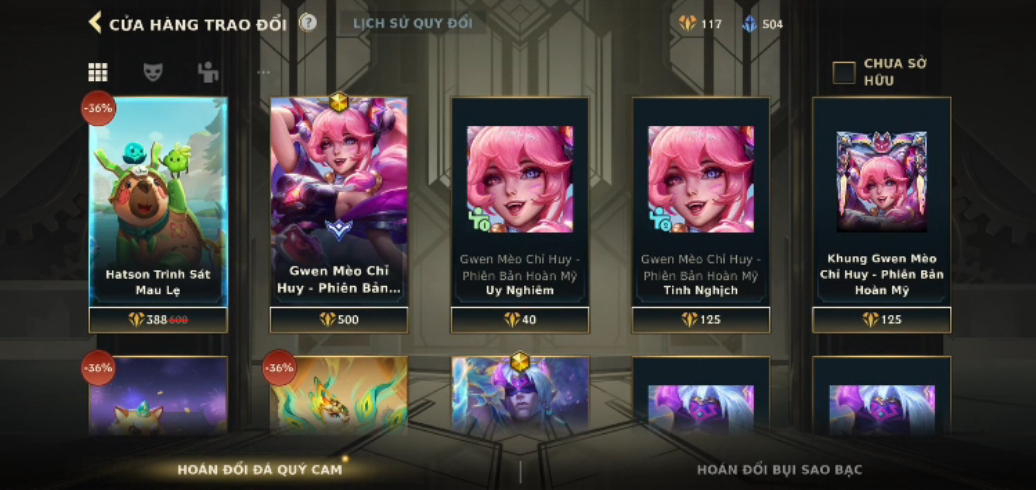Open the orange gem currency counter
The height and width of the screenshot is (490, 1036).
point(700,24)
